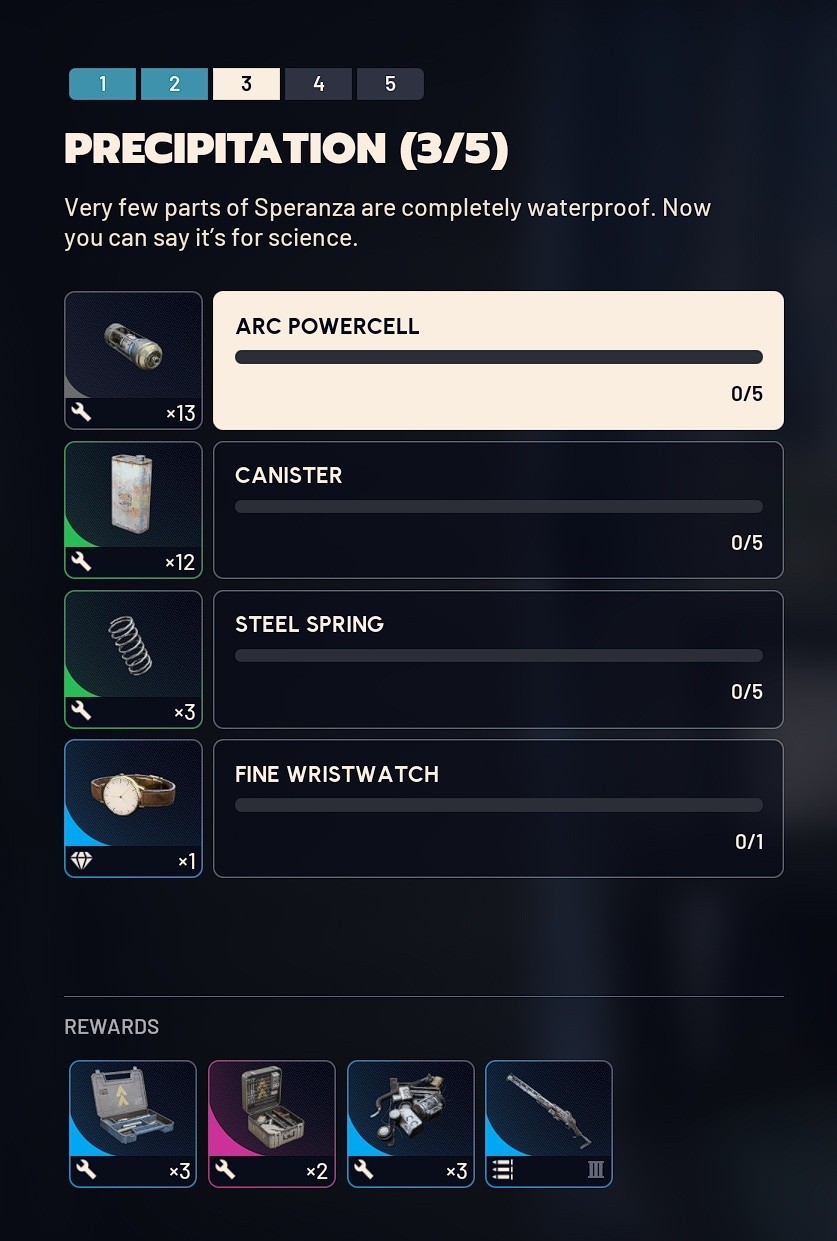Inspect the blue toolkit case reward
Screen dimensions: 837x1241
click(x=133, y=1123)
